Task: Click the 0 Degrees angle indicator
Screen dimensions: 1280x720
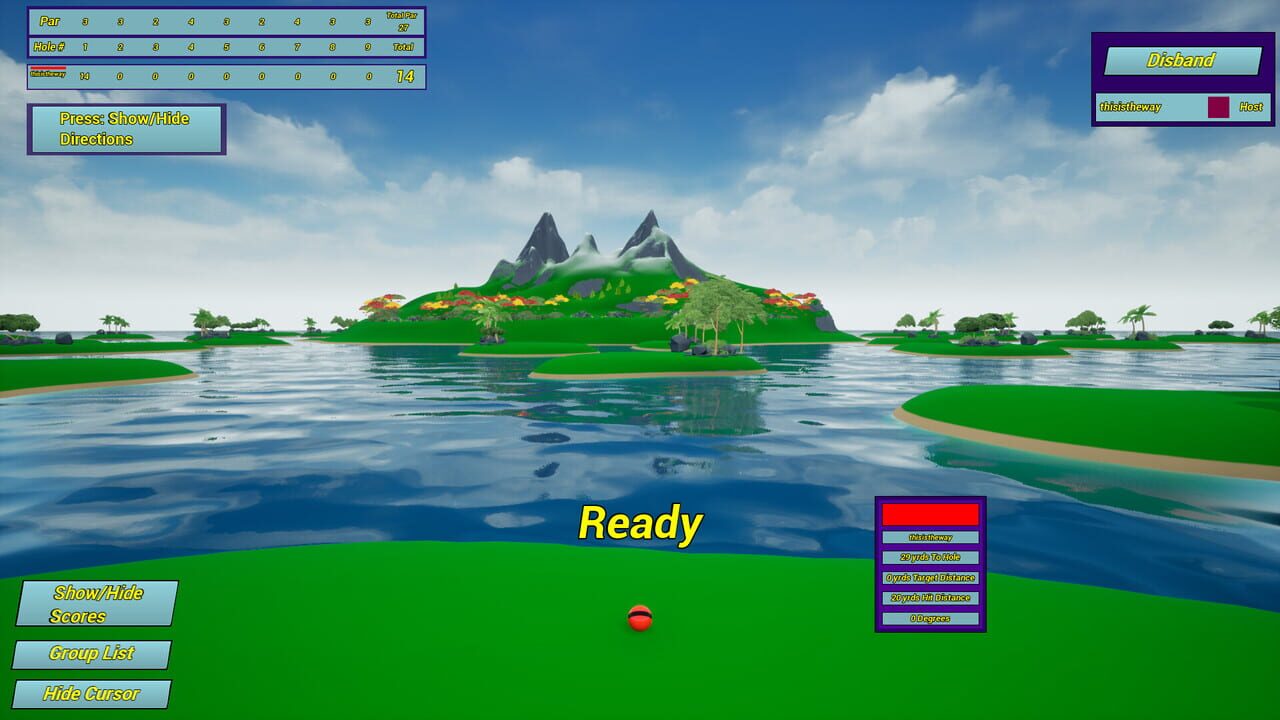Action: pos(929,619)
